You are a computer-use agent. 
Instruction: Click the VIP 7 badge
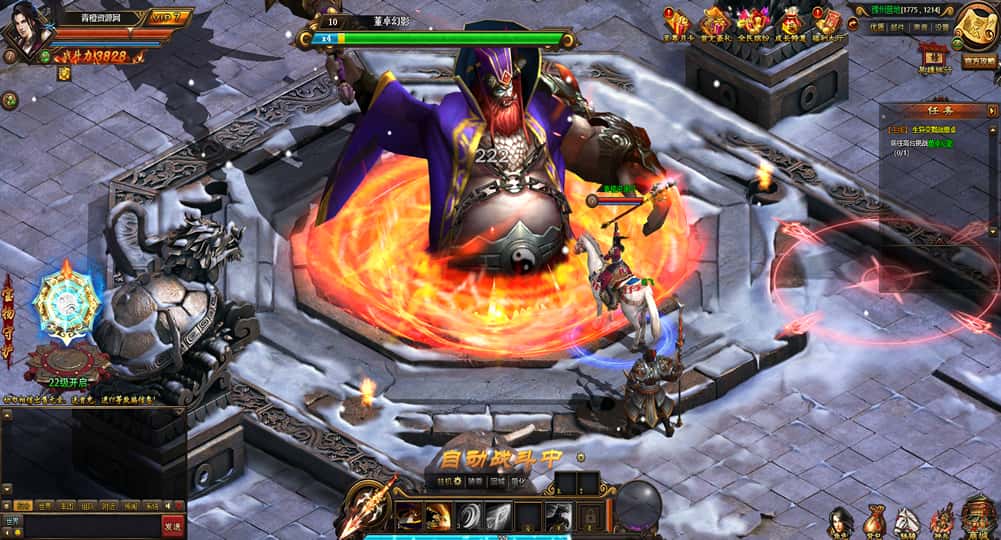click(x=169, y=17)
